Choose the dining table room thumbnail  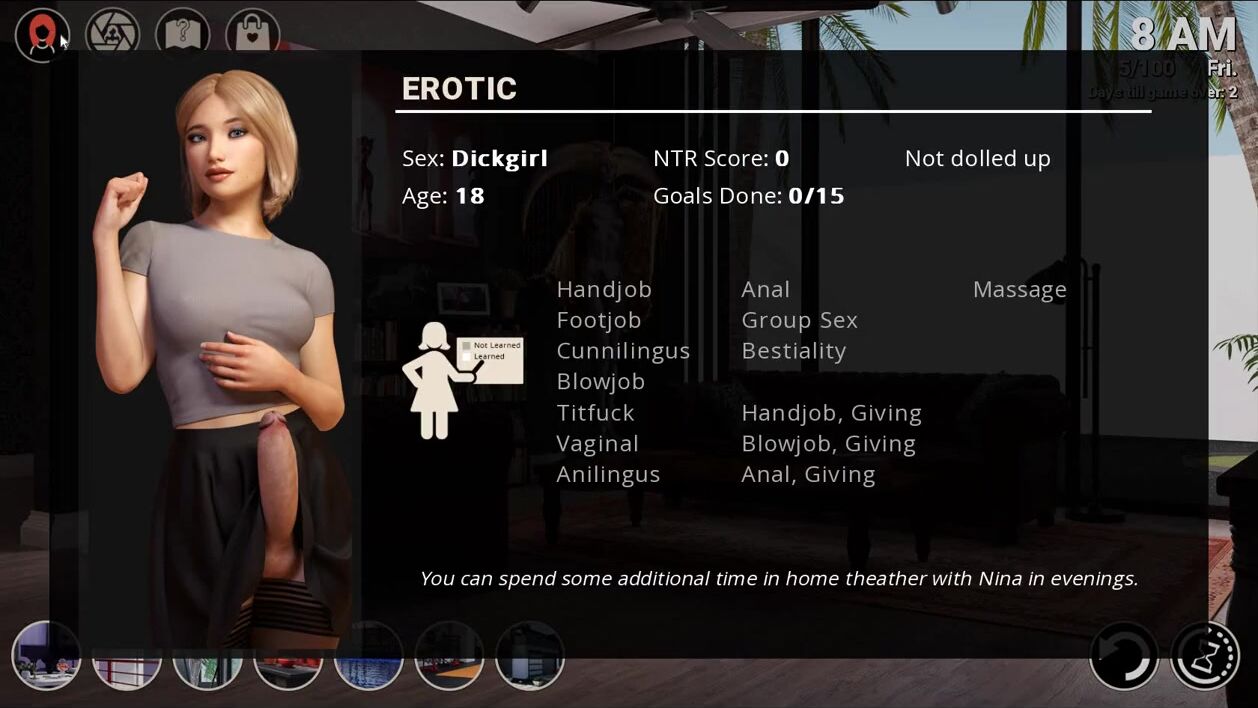[x=46, y=656]
